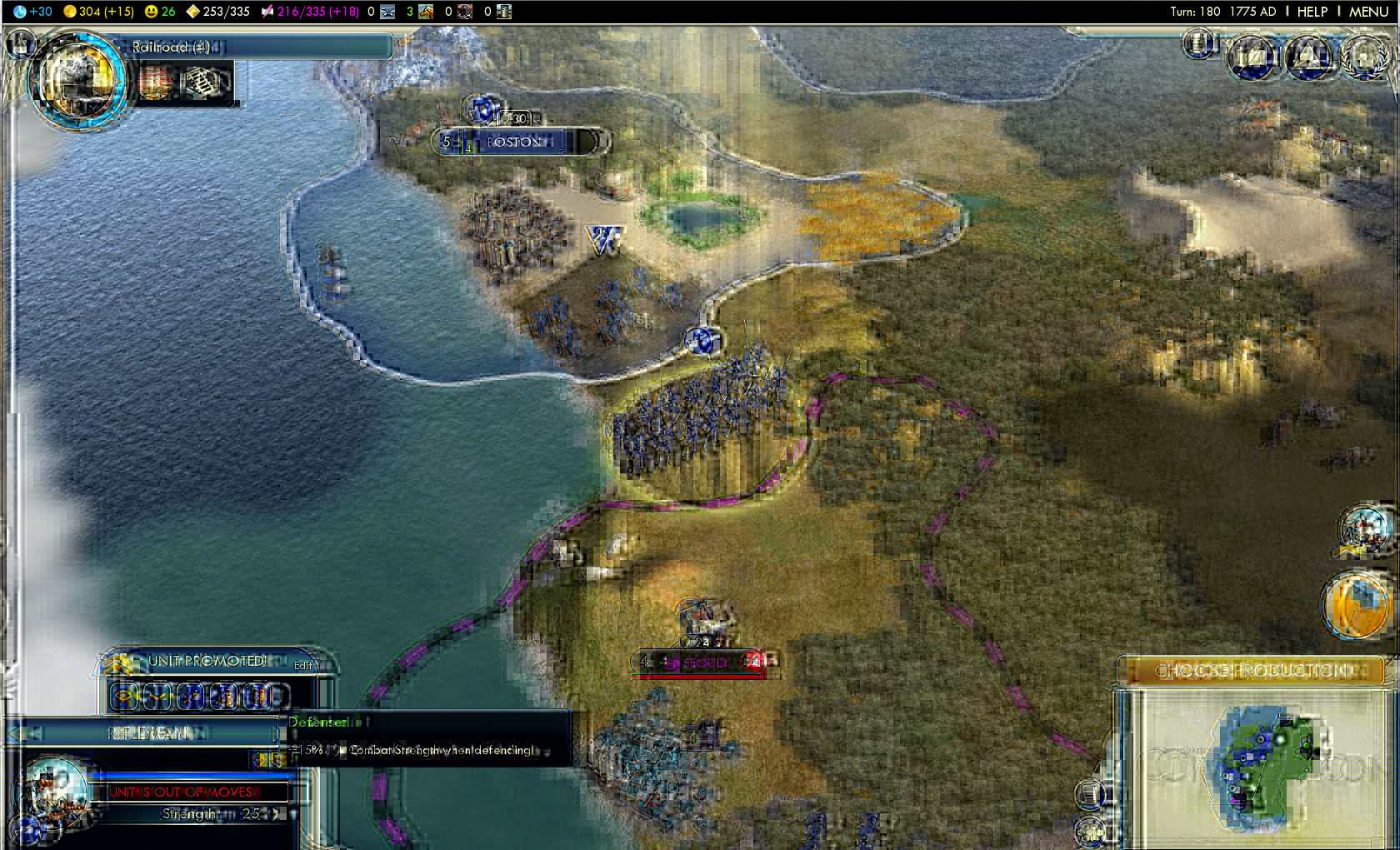This screenshot has width=1400, height=850.
Task: Click Edit on the Unit Promoted panel
Action: point(302,665)
